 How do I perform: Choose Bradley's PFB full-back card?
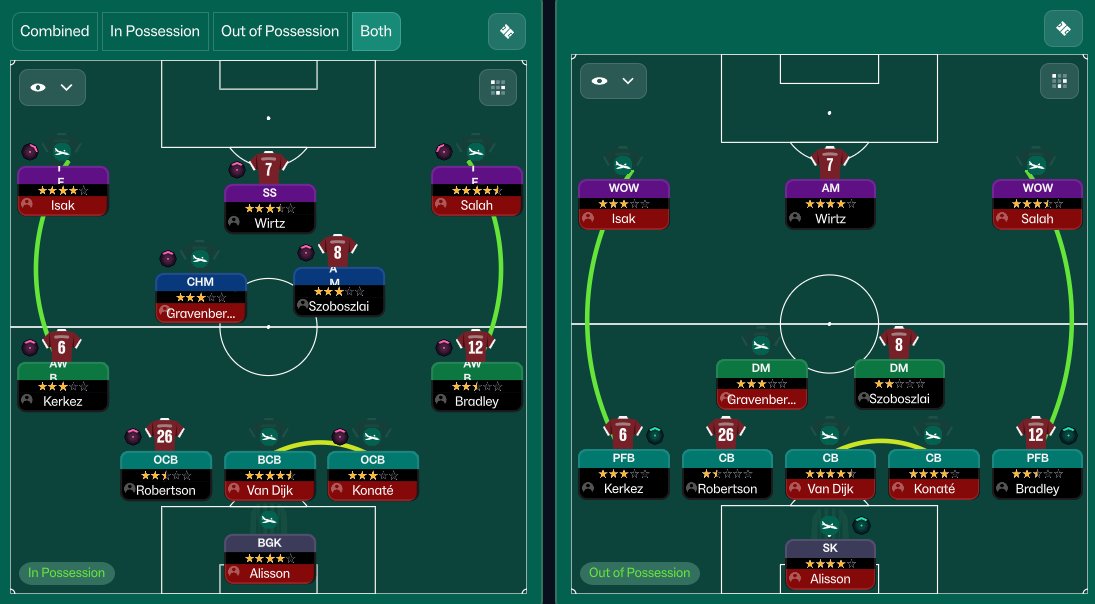tap(1037, 474)
